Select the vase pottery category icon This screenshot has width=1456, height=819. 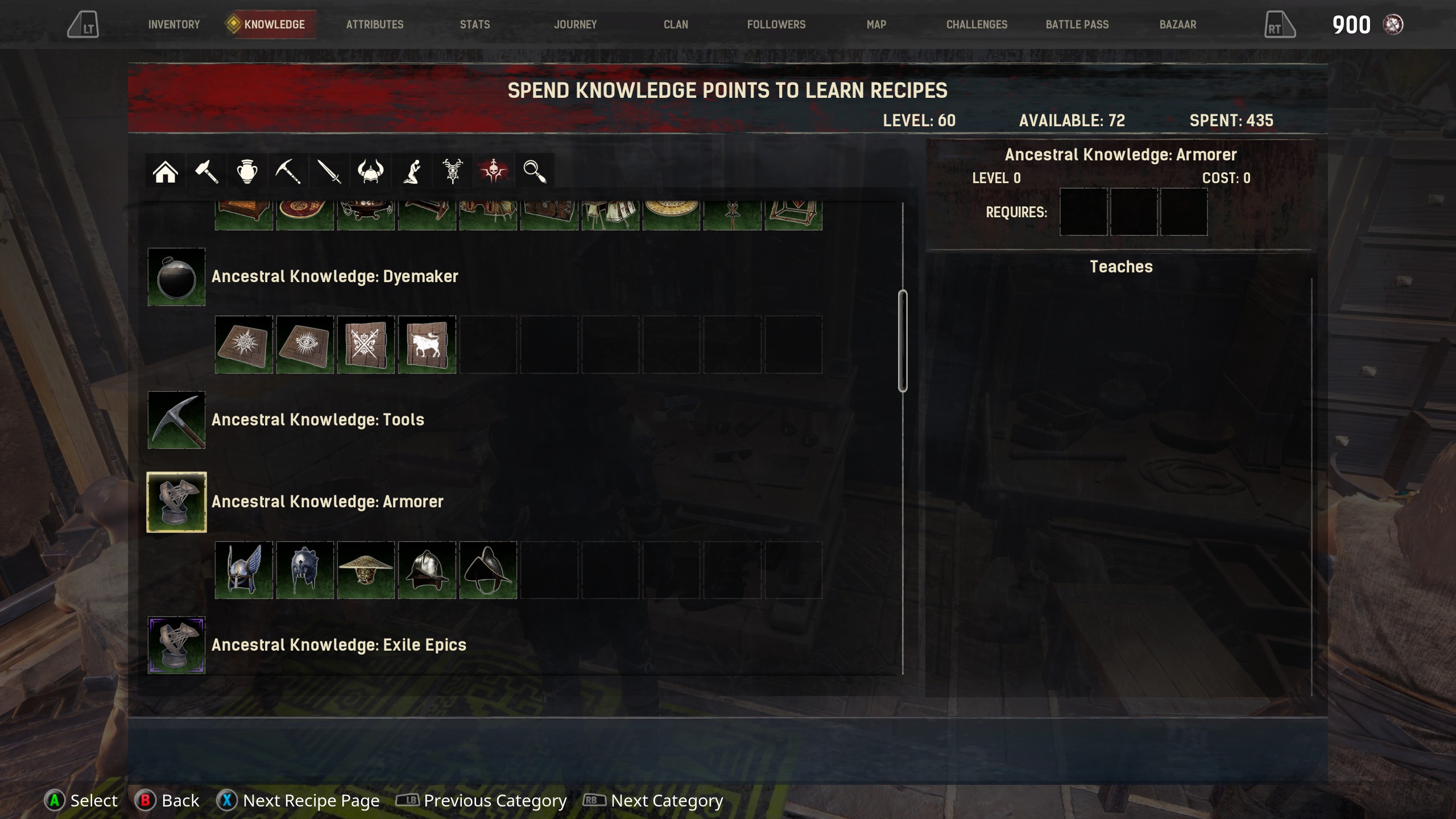click(x=247, y=171)
